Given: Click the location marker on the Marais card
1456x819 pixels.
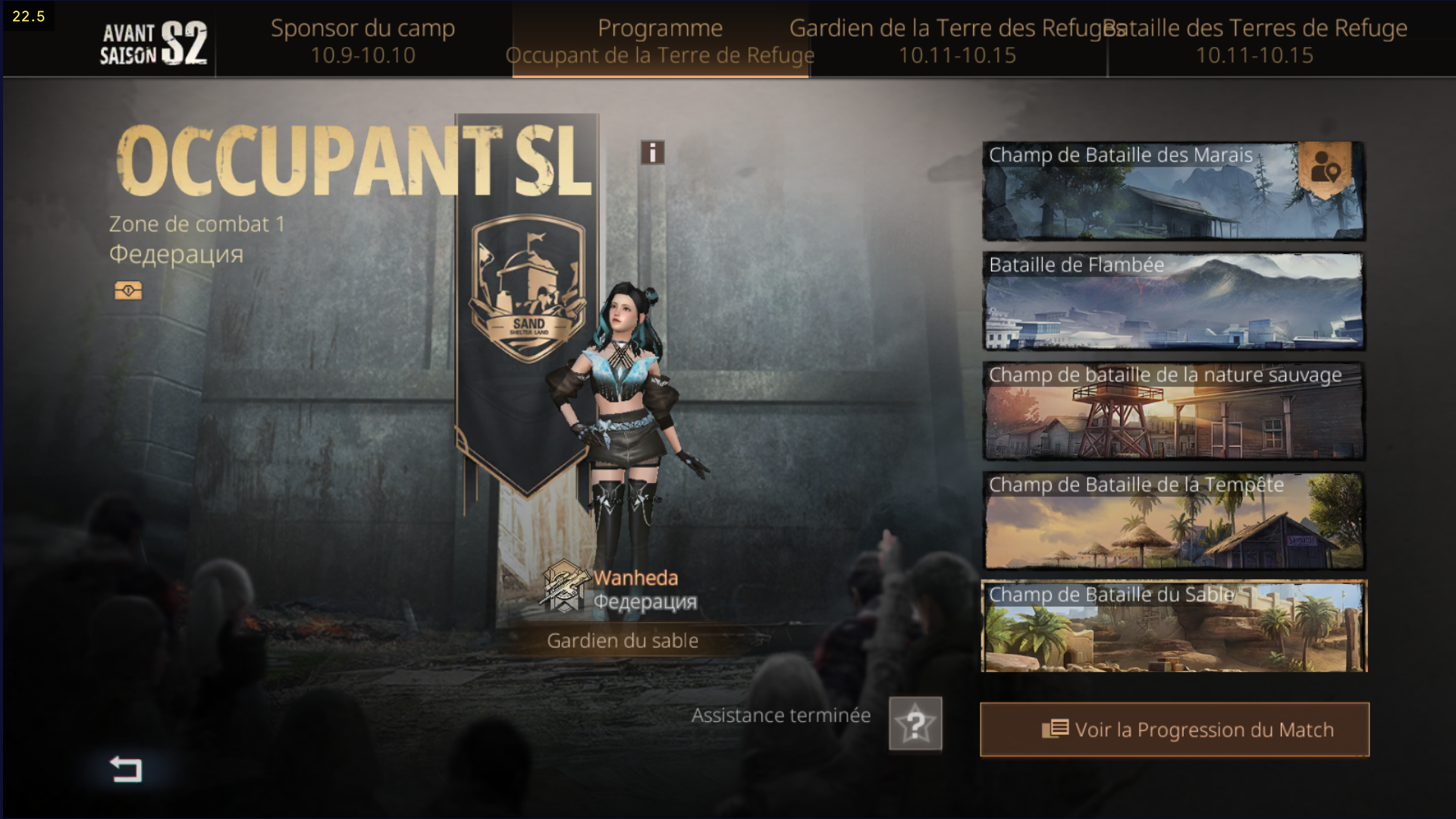Looking at the screenshot, I should pyautogui.click(x=1325, y=168).
